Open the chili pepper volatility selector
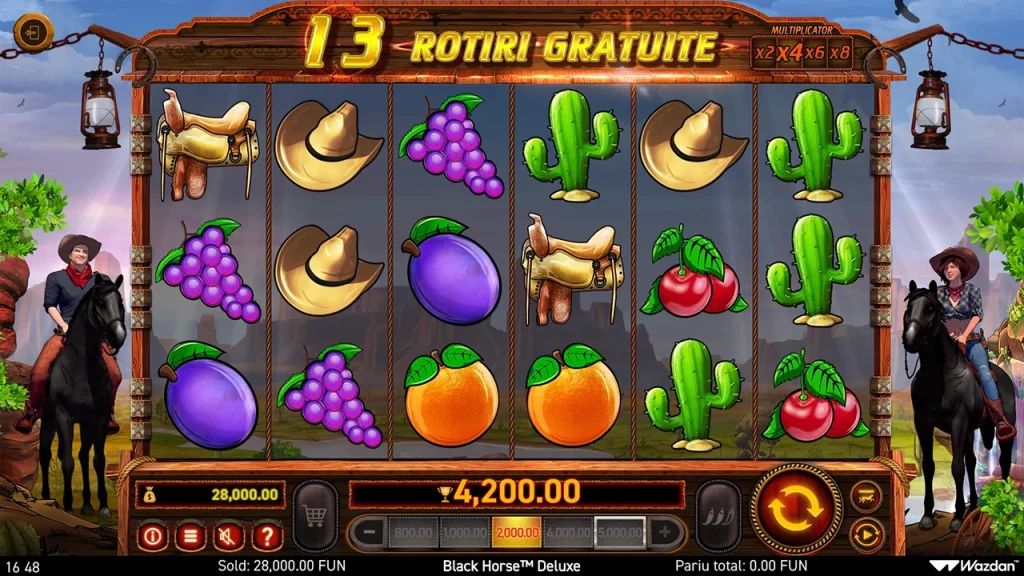The width and height of the screenshot is (1024, 576). tap(718, 516)
